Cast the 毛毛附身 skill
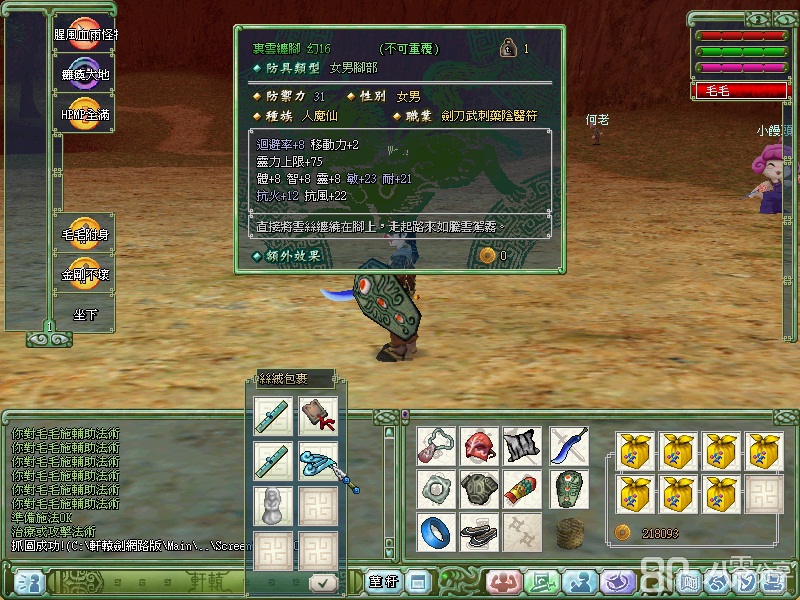Viewport: 800px width, 600px height. click(84, 233)
